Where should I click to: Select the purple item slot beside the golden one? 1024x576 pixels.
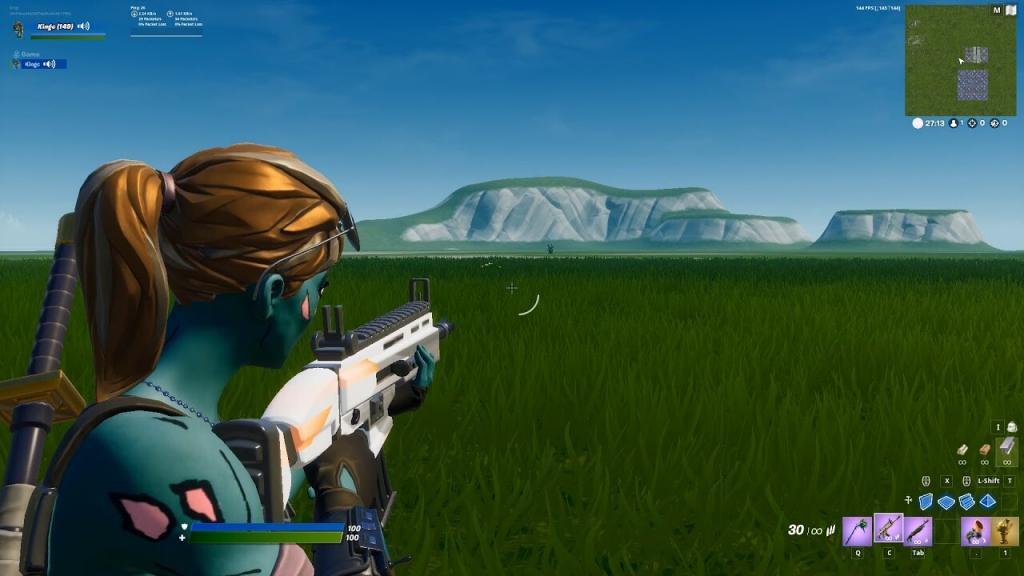(x=976, y=530)
